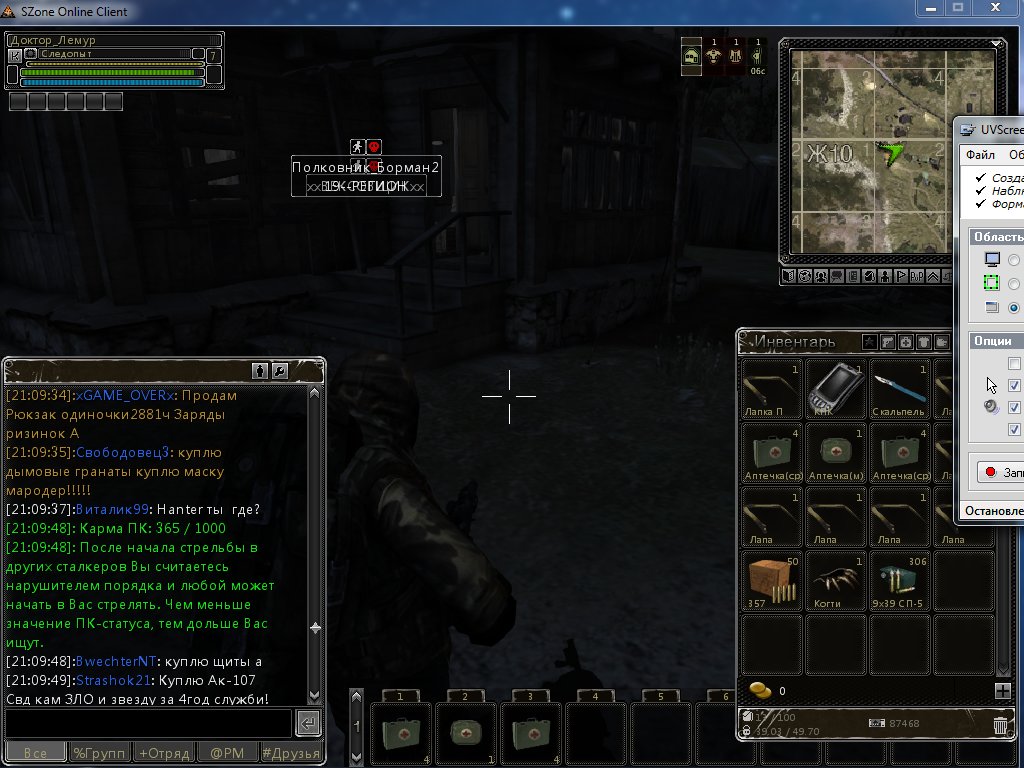Open the +Отряд chat tab
This screenshot has width=1024, height=768.
click(x=163, y=753)
